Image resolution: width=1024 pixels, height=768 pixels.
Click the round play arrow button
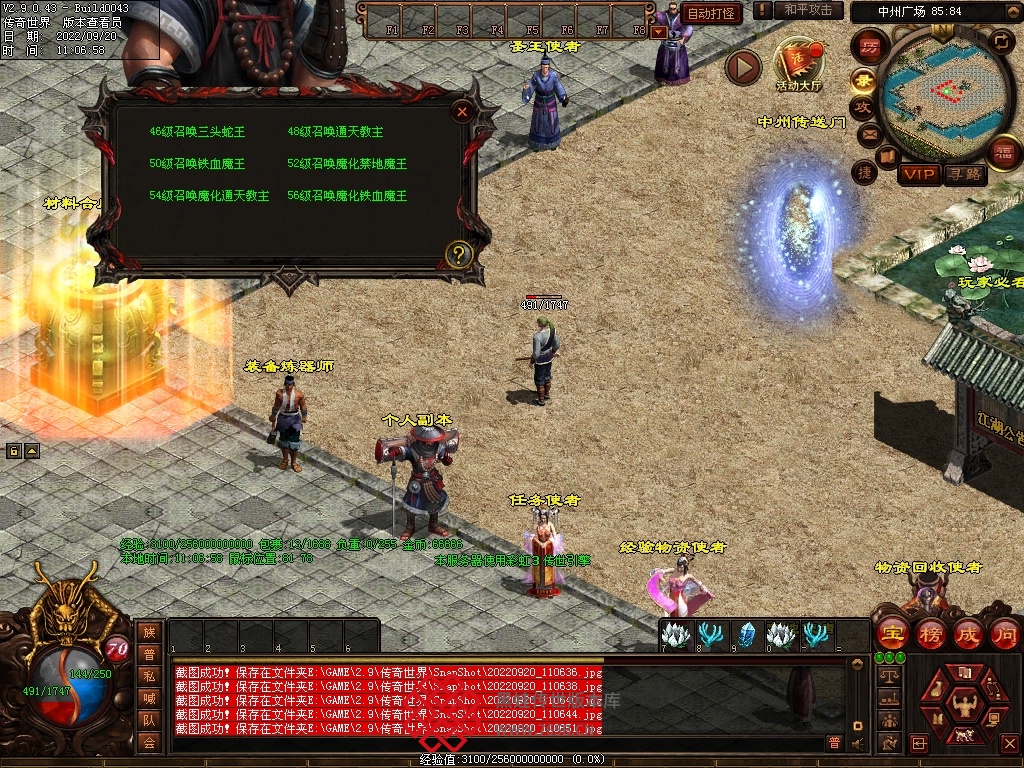(743, 67)
